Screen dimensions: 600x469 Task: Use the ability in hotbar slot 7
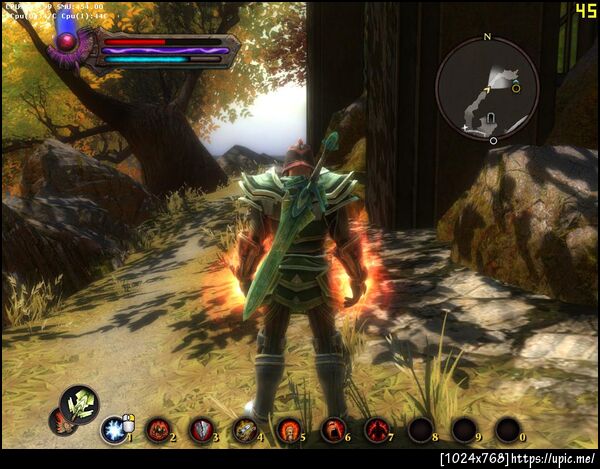377,430
